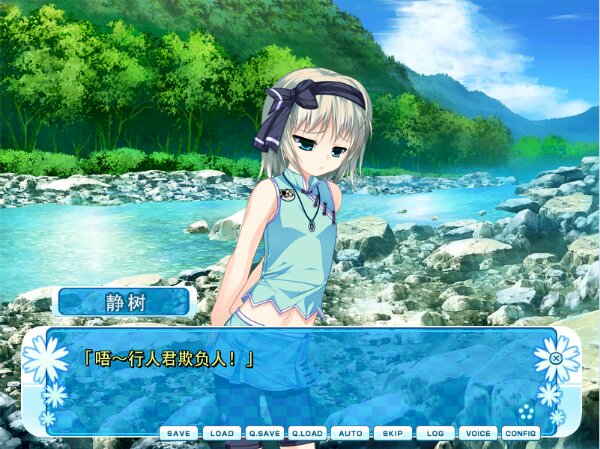This screenshot has width=600, height=449.
Task: Show the dialogue LOG
Action: pos(435,433)
